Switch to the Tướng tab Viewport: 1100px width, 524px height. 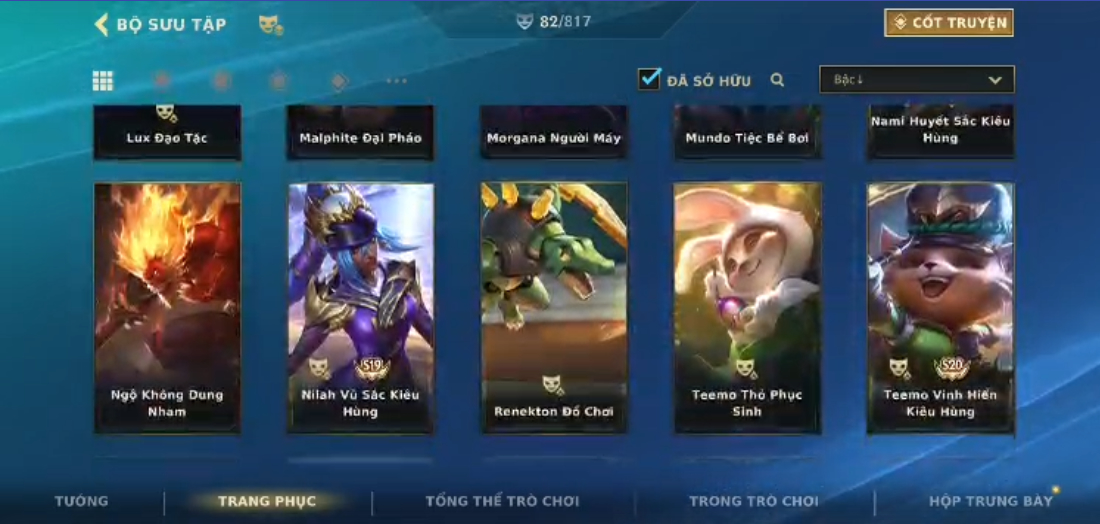click(x=82, y=501)
